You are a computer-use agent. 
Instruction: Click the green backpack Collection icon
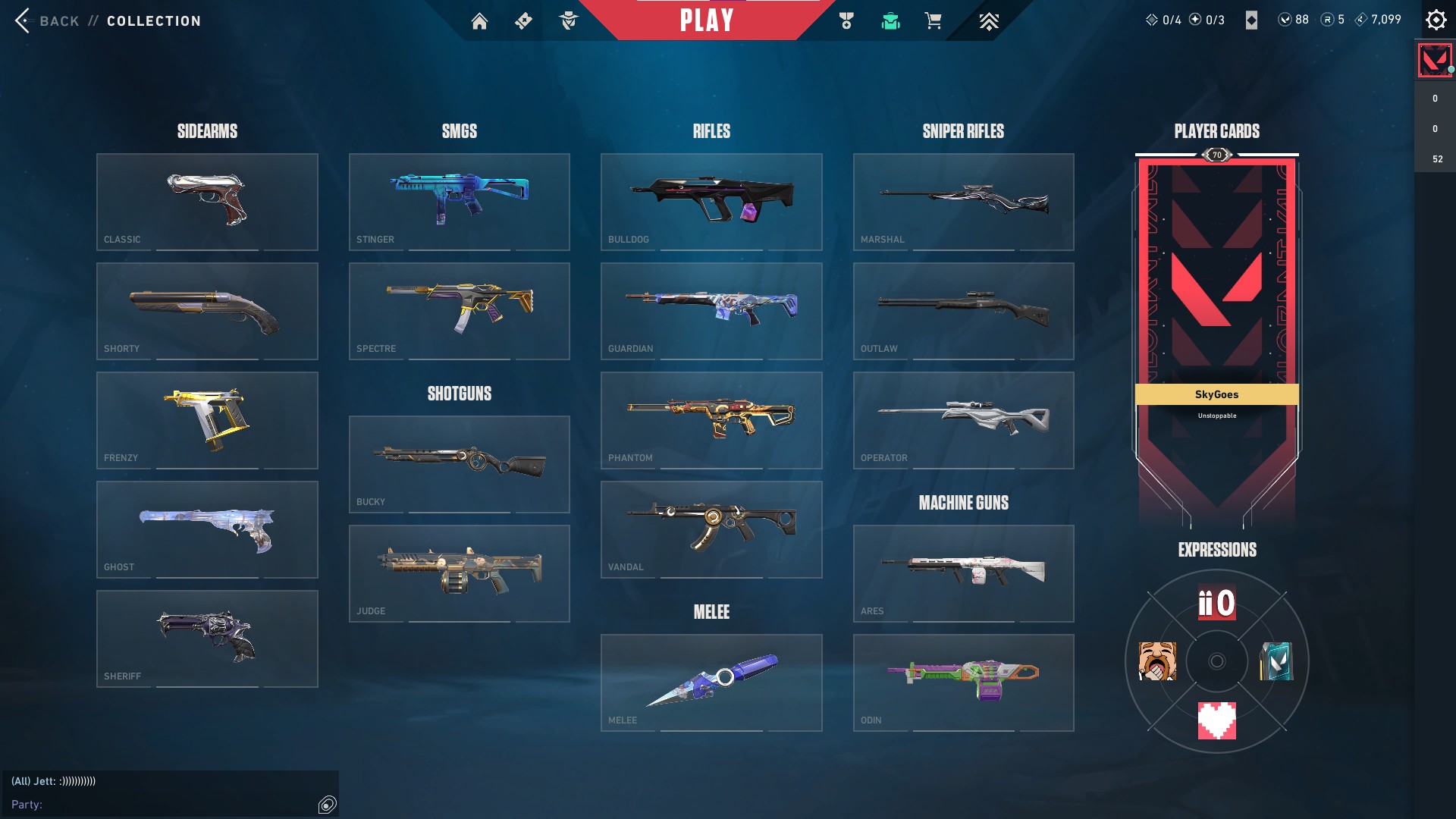pos(890,20)
